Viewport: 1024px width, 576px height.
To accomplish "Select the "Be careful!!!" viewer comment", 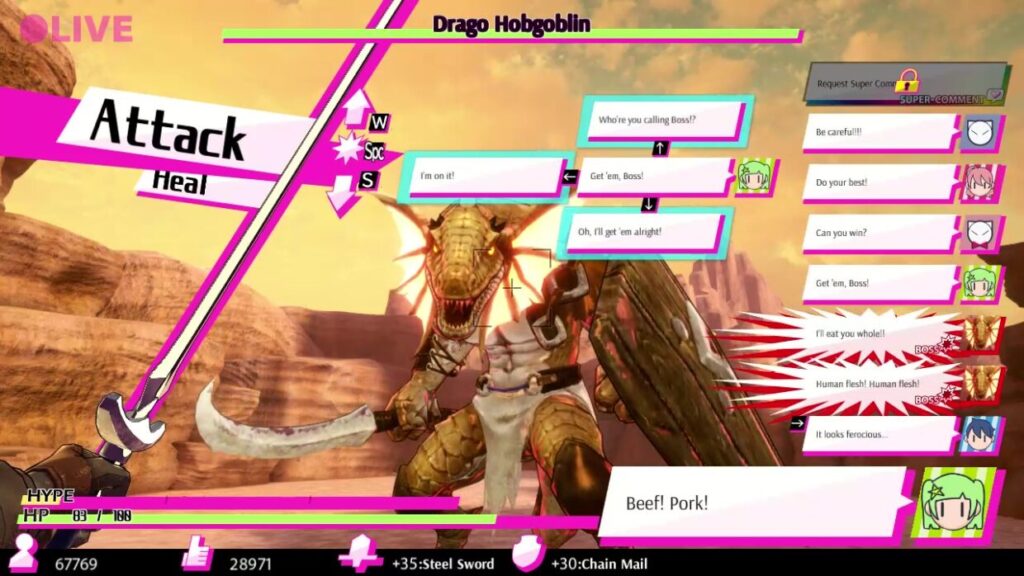I will 878,133.
